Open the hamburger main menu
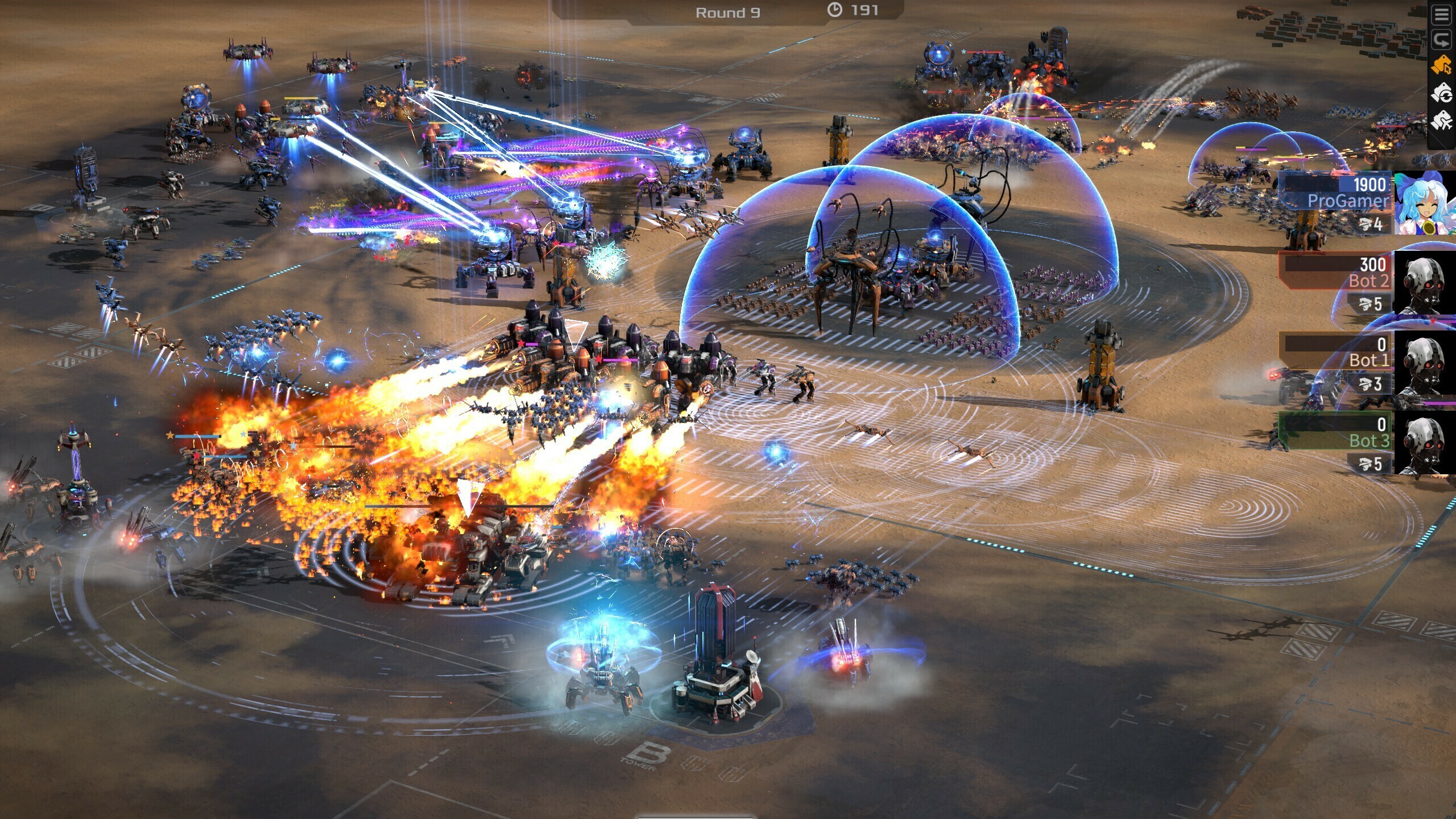Screen dimensions: 1456x819 click(x=1441, y=15)
